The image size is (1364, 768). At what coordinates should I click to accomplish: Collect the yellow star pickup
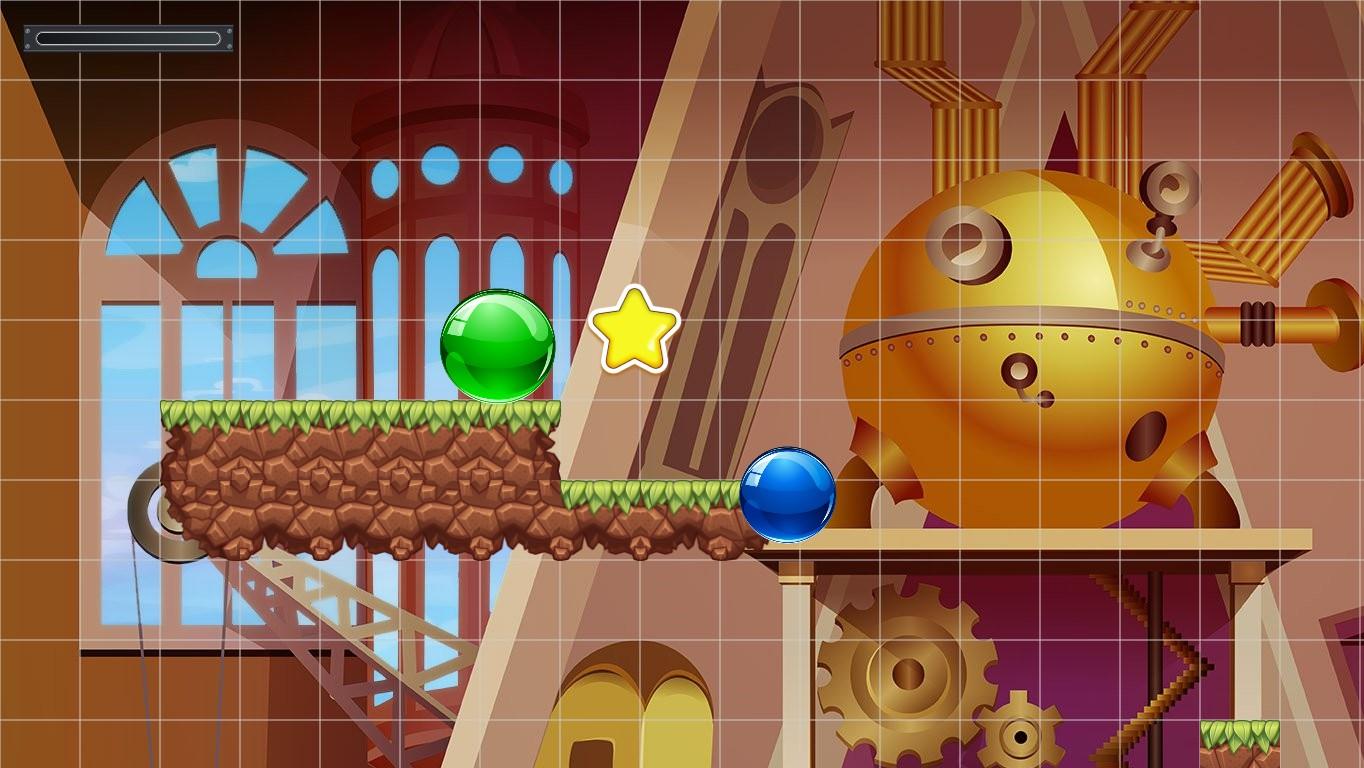coord(633,327)
